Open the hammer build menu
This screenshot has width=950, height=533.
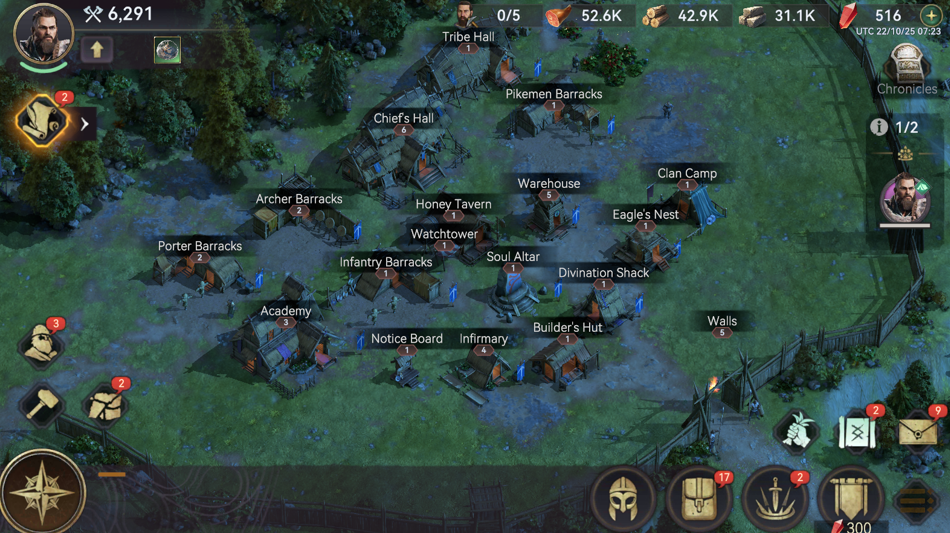point(41,405)
